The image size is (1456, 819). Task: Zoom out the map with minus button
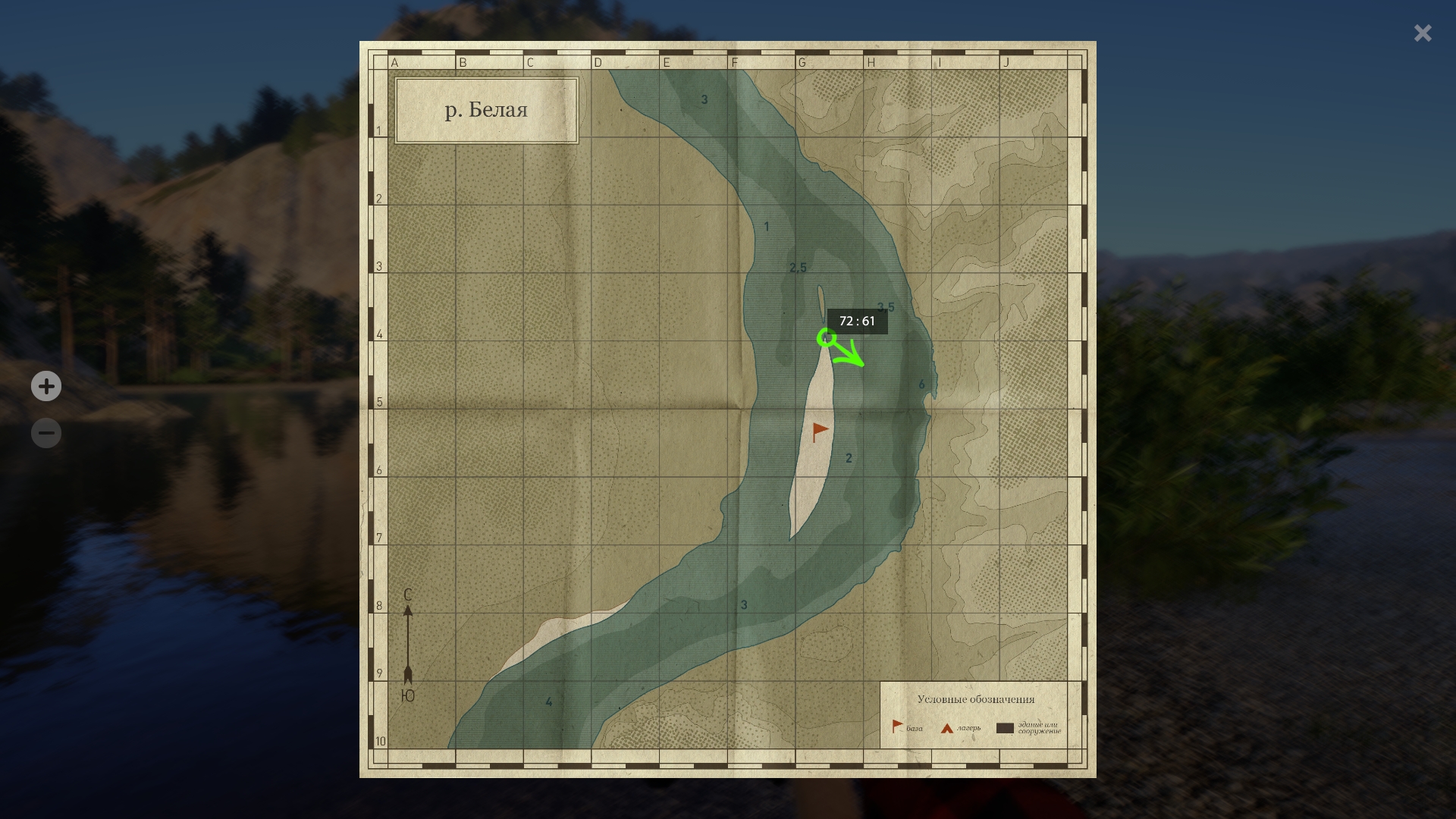click(x=46, y=434)
